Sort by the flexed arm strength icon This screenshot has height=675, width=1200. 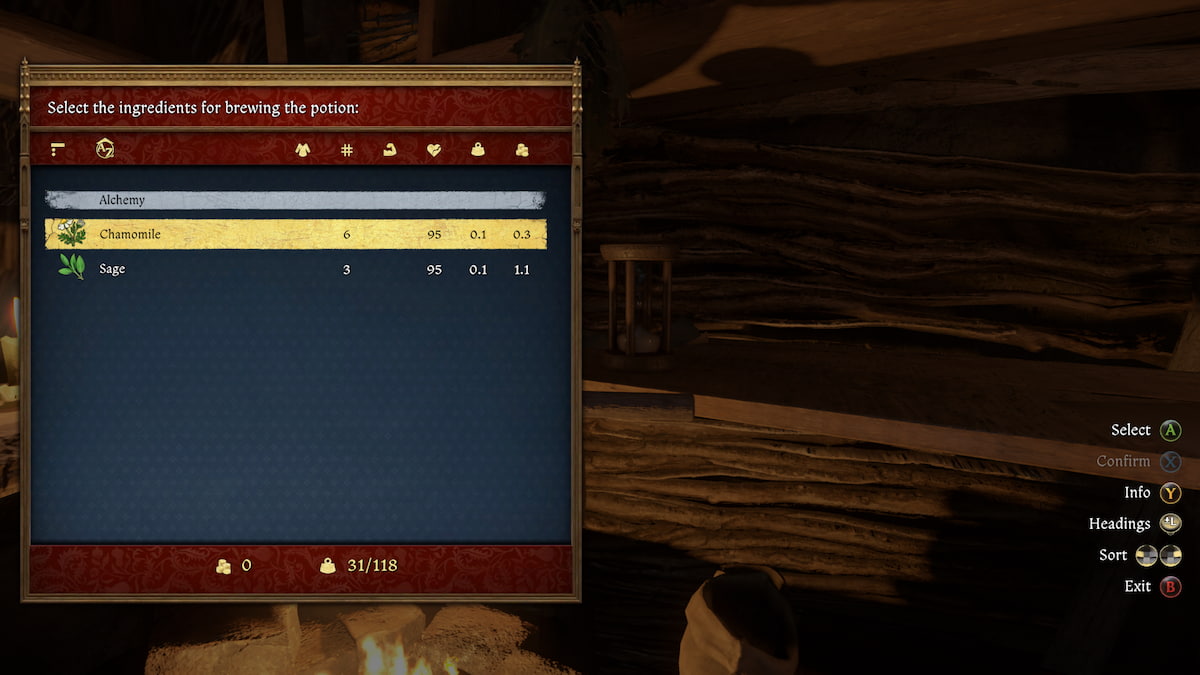point(390,150)
